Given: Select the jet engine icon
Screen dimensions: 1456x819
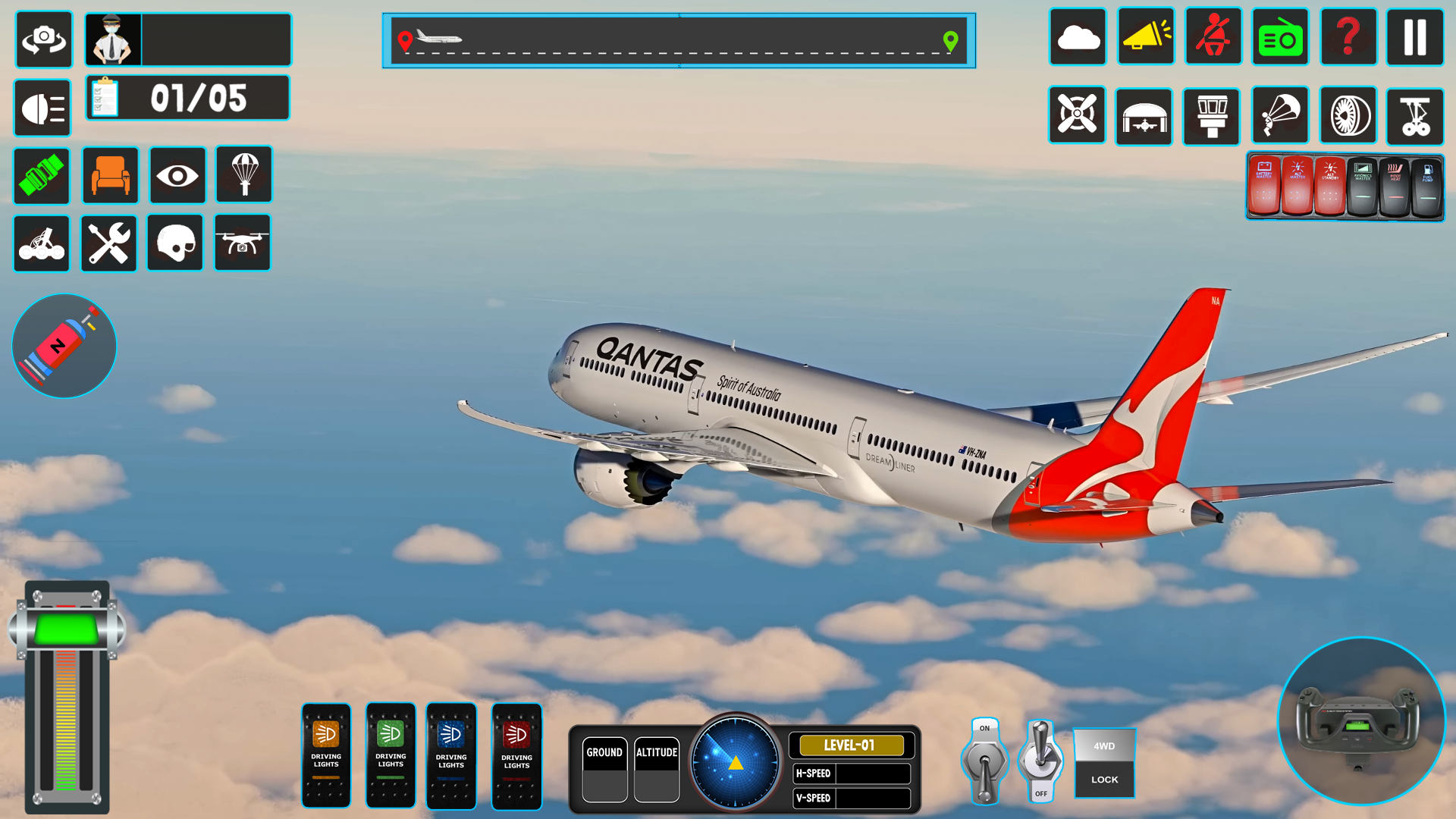Looking at the screenshot, I should tap(1347, 116).
